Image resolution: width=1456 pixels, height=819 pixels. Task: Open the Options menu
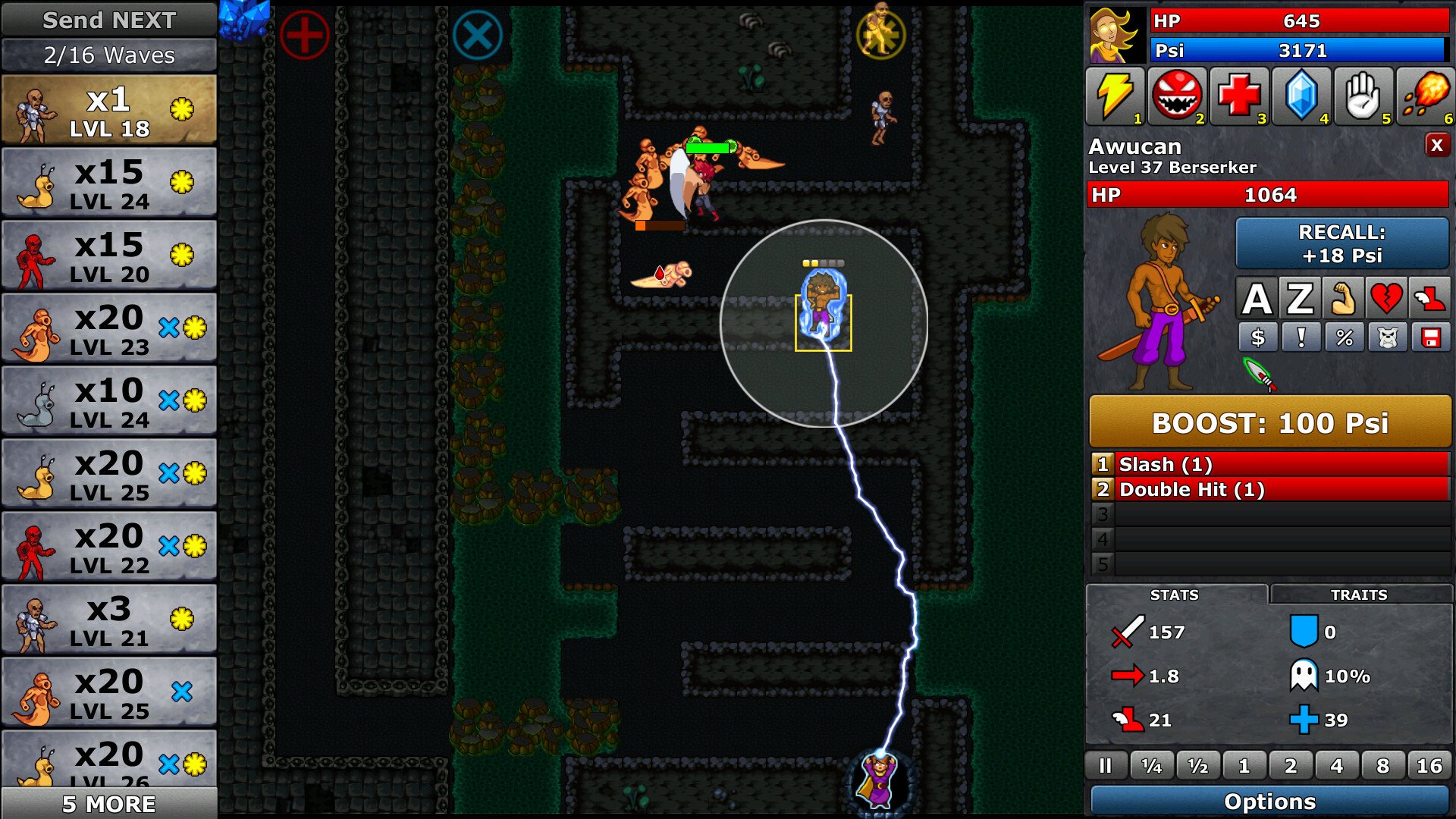[1269, 802]
